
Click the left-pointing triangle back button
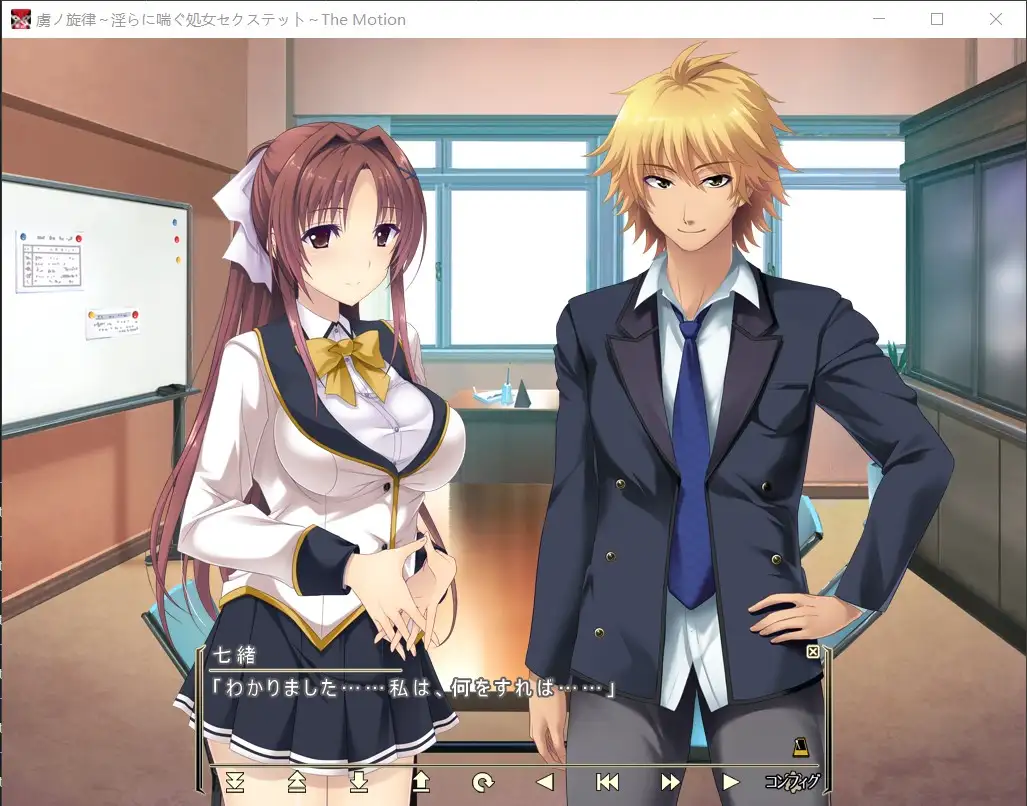[545, 781]
